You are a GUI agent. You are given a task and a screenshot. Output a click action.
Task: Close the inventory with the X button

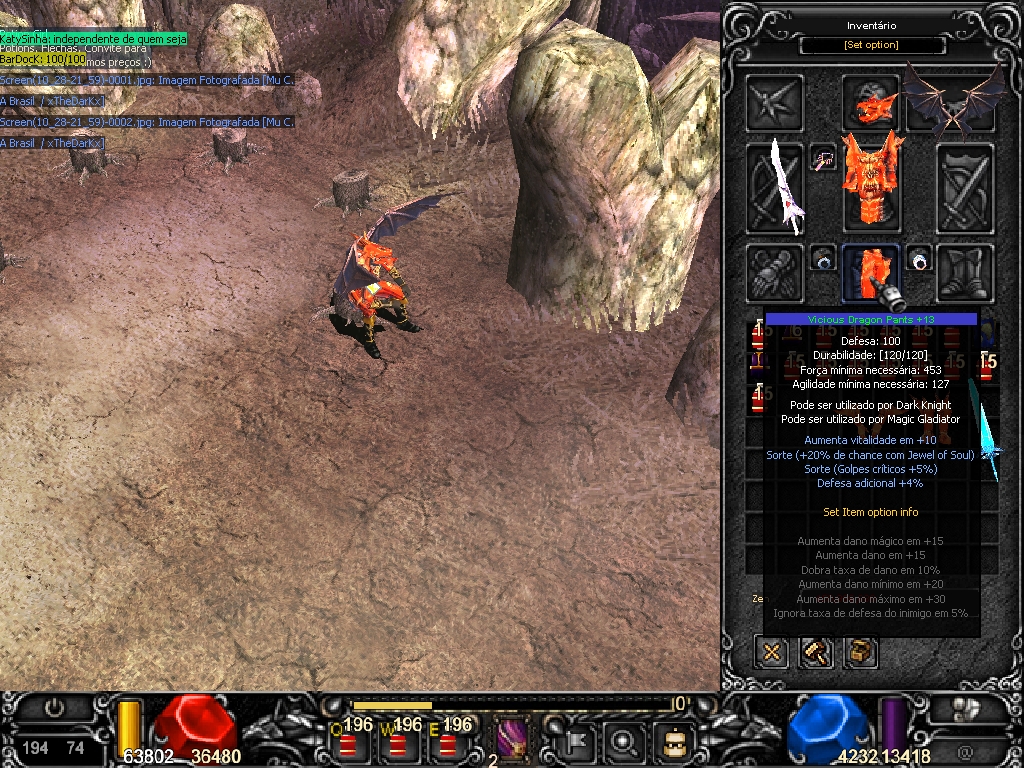772,653
